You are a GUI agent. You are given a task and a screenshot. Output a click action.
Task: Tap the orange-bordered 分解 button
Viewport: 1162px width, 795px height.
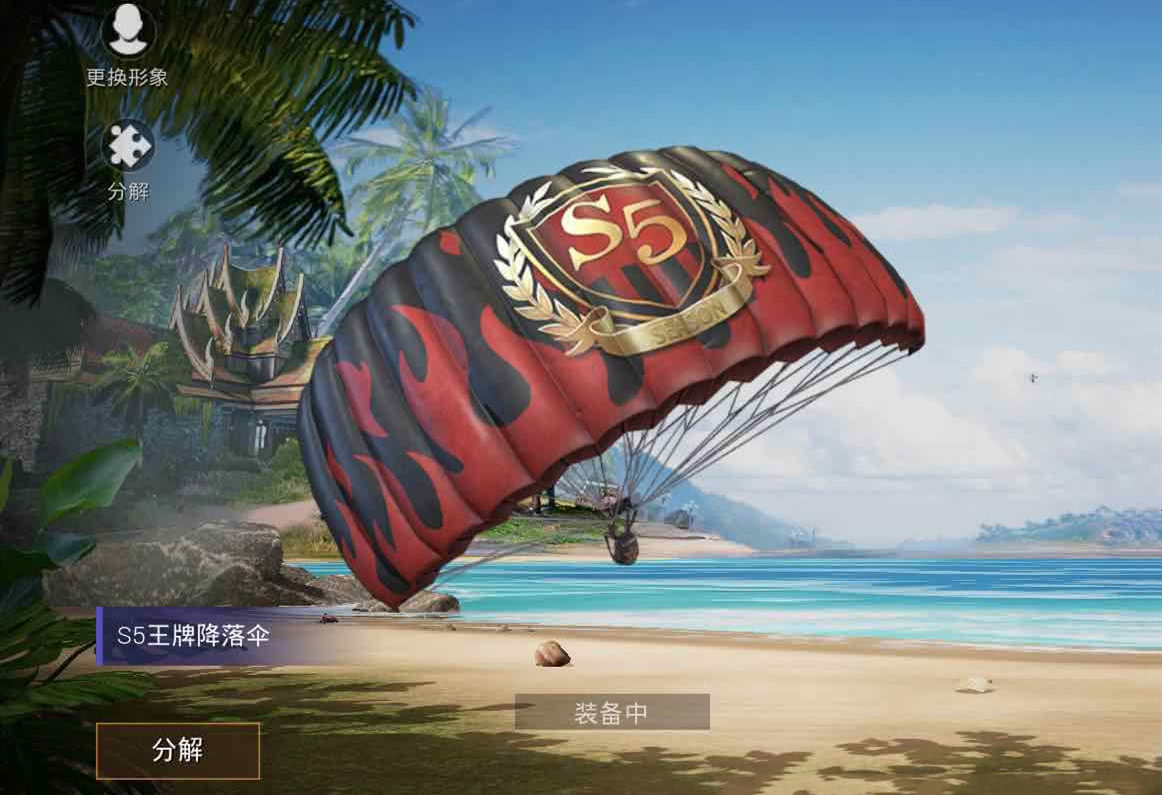click(x=178, y=750)
